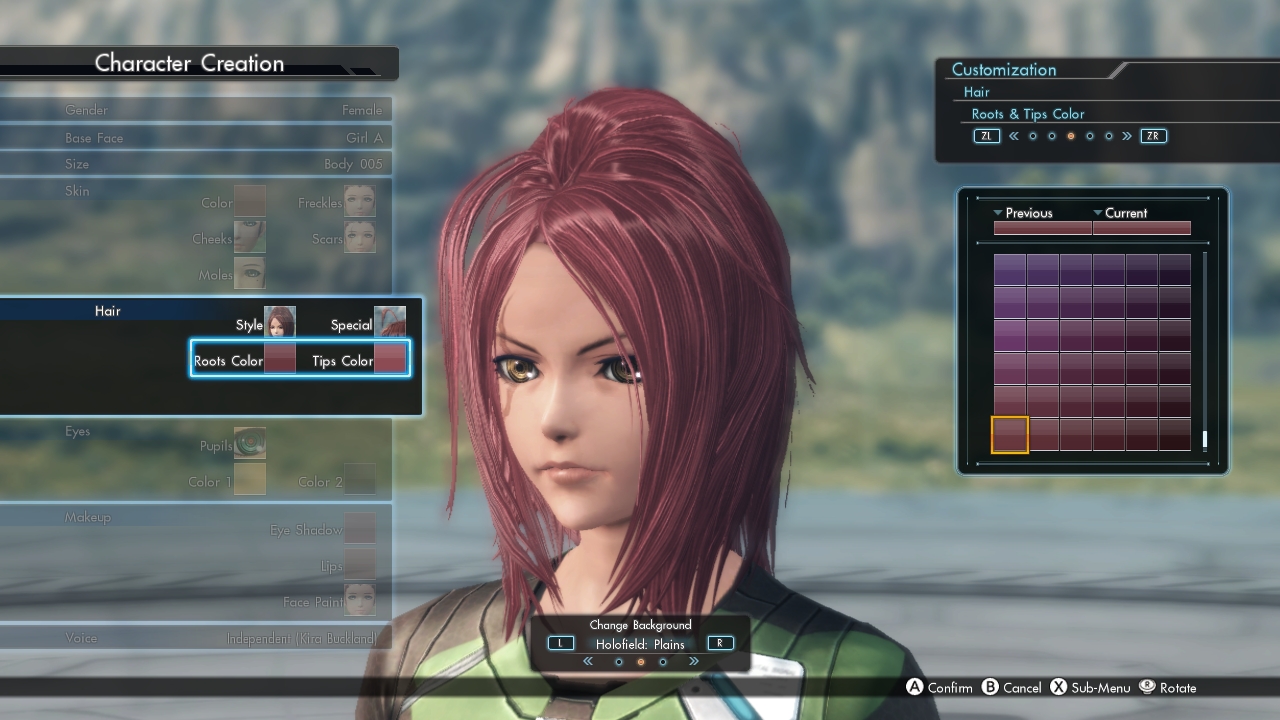Open the hair Style thumbnail
The width and height of the screenshot is (1280, 720).
click(280, 322)
